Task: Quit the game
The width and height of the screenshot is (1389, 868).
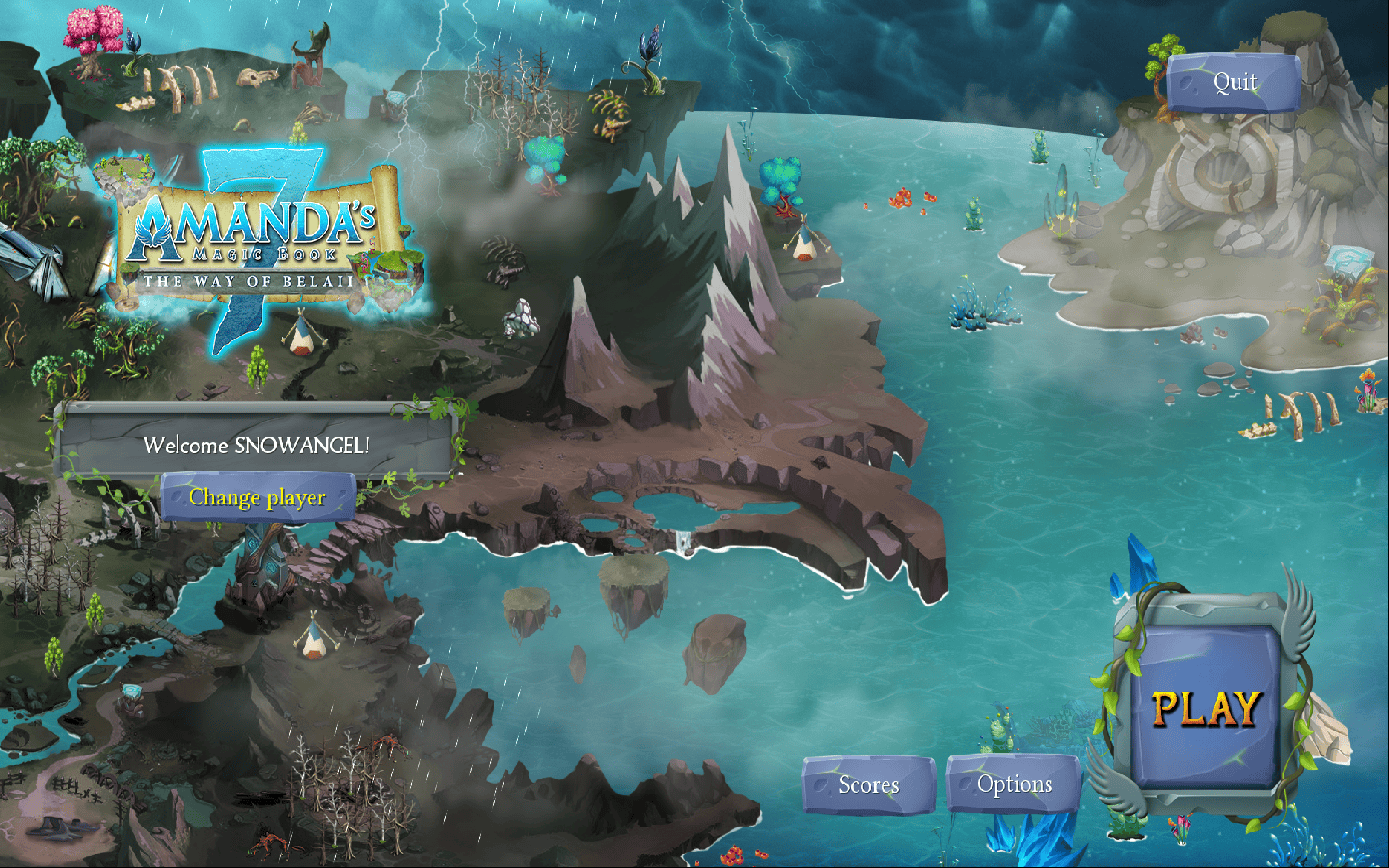Action: [x=1234, y=83]
